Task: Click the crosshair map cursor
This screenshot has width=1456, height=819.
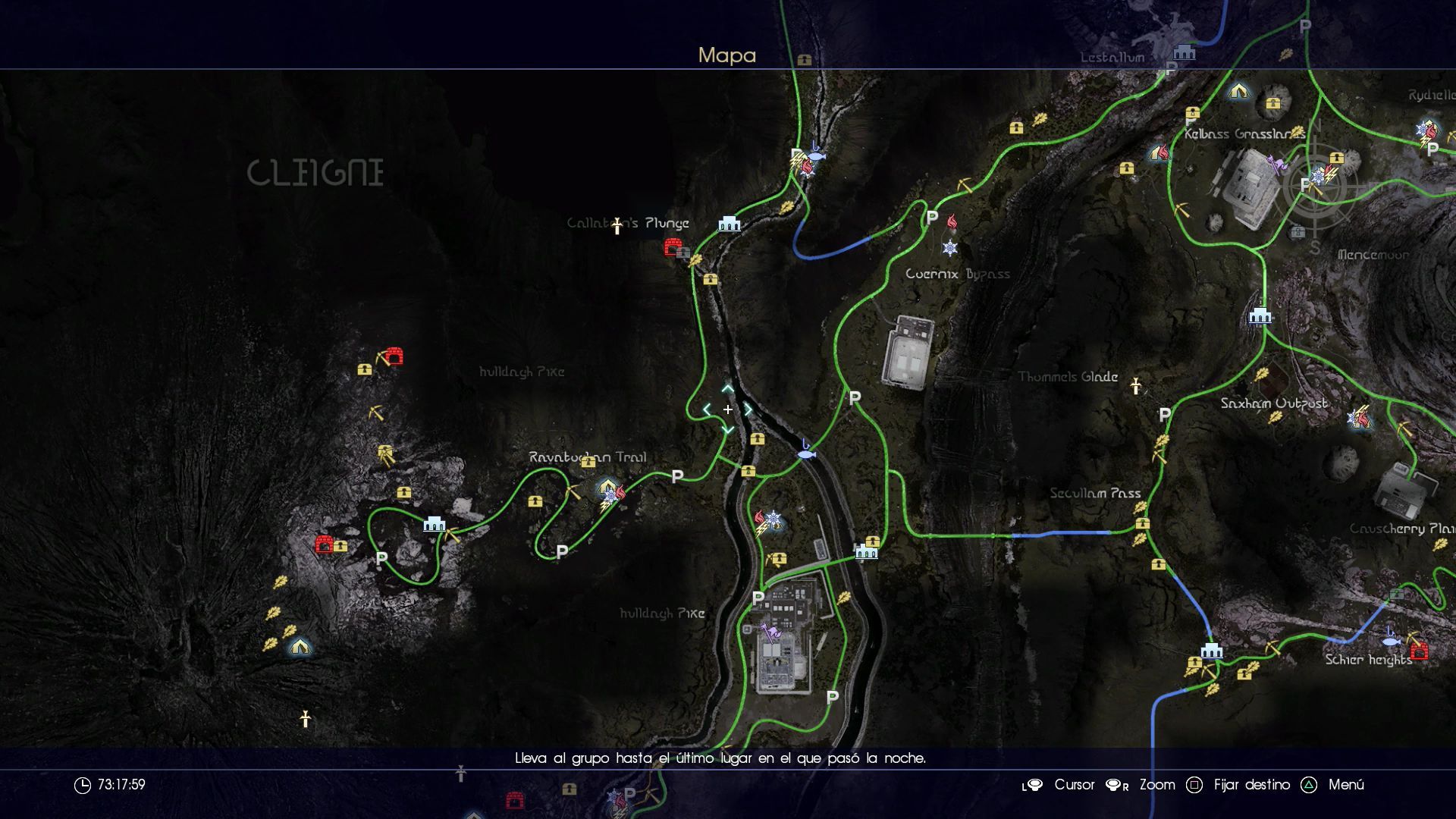Action: pyautogui.click(x=727, y=409)
